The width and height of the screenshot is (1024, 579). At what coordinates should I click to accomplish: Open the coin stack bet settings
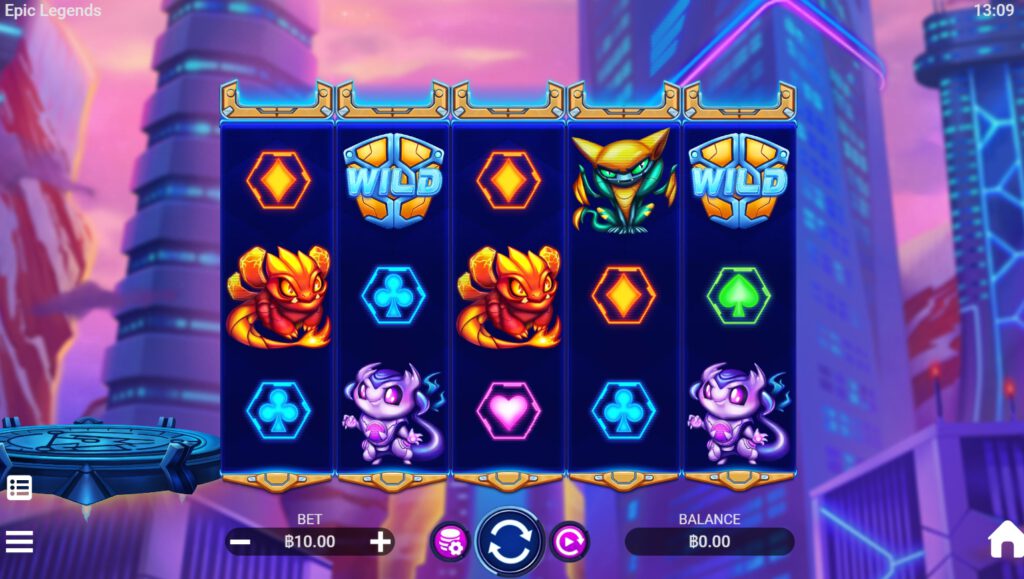coord(450,542)
